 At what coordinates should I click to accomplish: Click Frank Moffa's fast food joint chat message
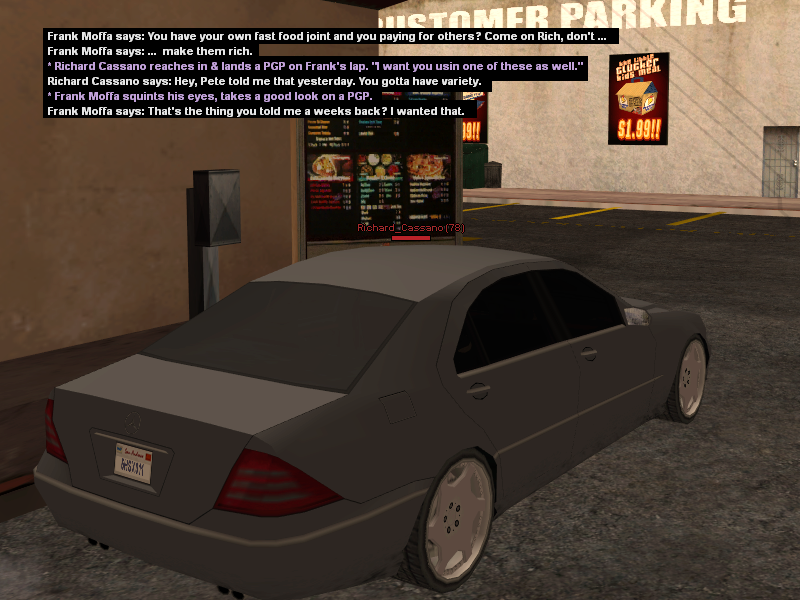[326, 36]
